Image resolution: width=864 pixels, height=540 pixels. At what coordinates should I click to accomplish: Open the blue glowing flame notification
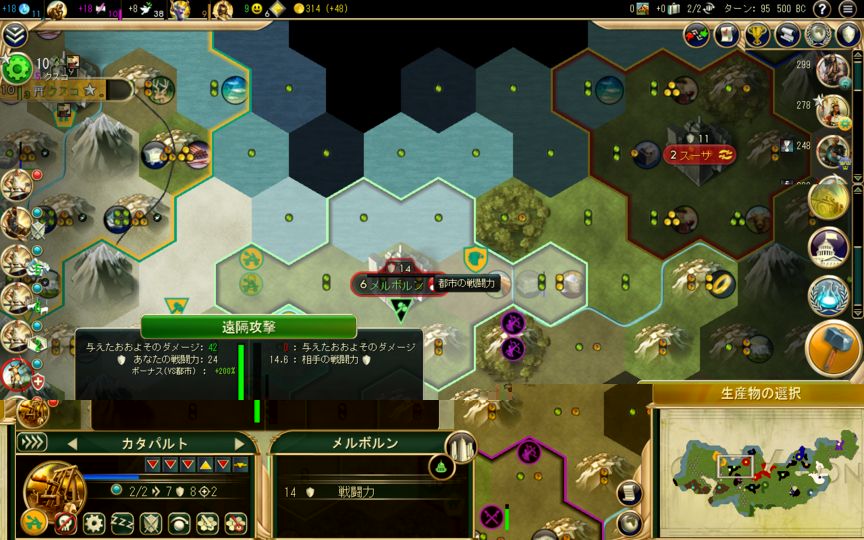(x=828, y=295)
